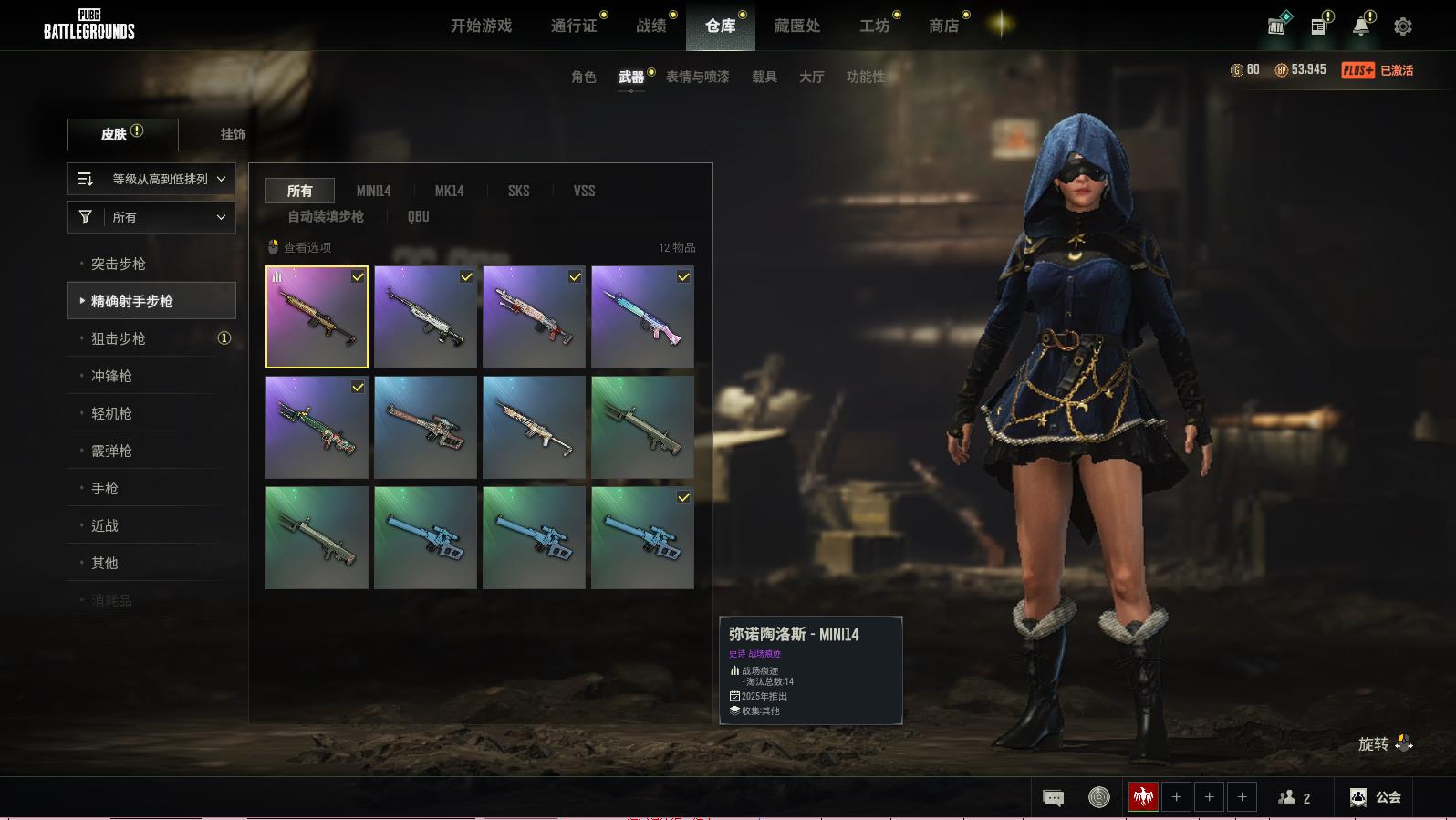Open the notifications bell

(1361, 26)
